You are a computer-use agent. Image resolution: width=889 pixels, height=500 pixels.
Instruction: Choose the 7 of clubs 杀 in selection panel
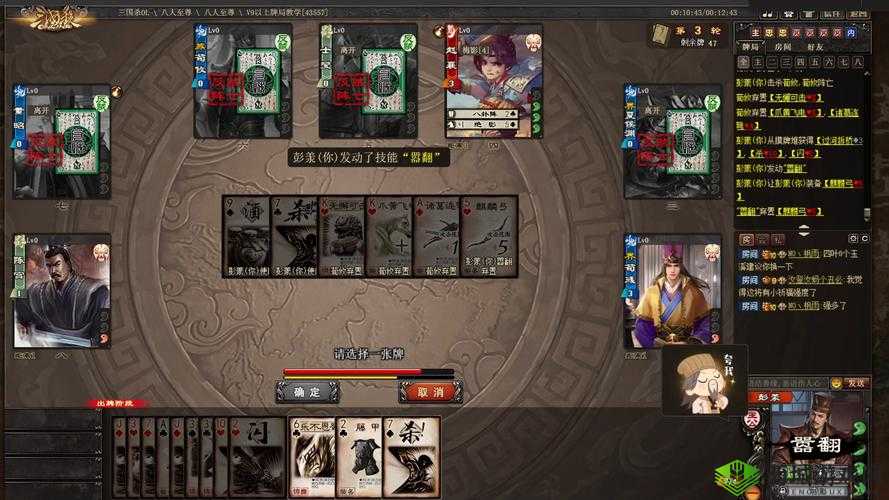(294, 235)
